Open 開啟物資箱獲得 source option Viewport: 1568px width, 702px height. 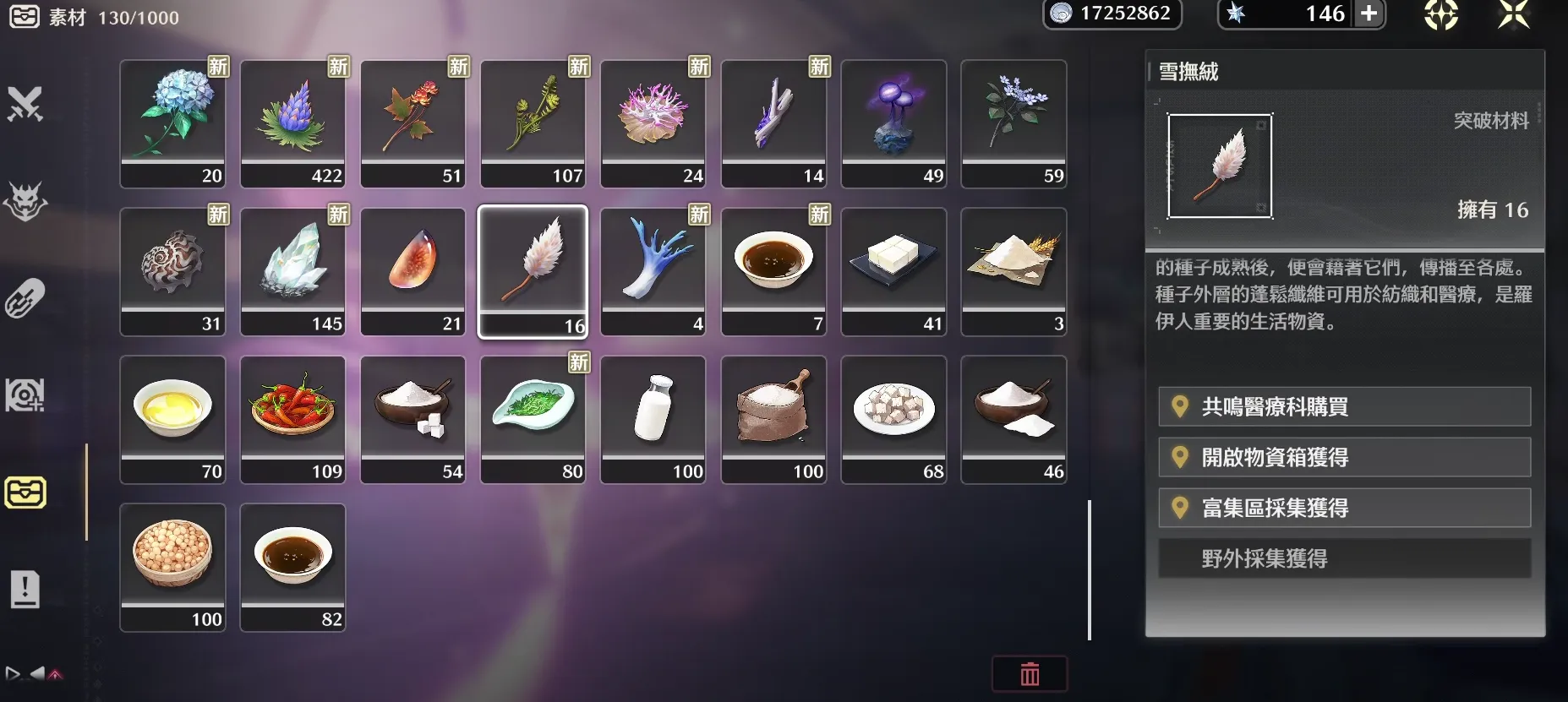click(1344, 458)
